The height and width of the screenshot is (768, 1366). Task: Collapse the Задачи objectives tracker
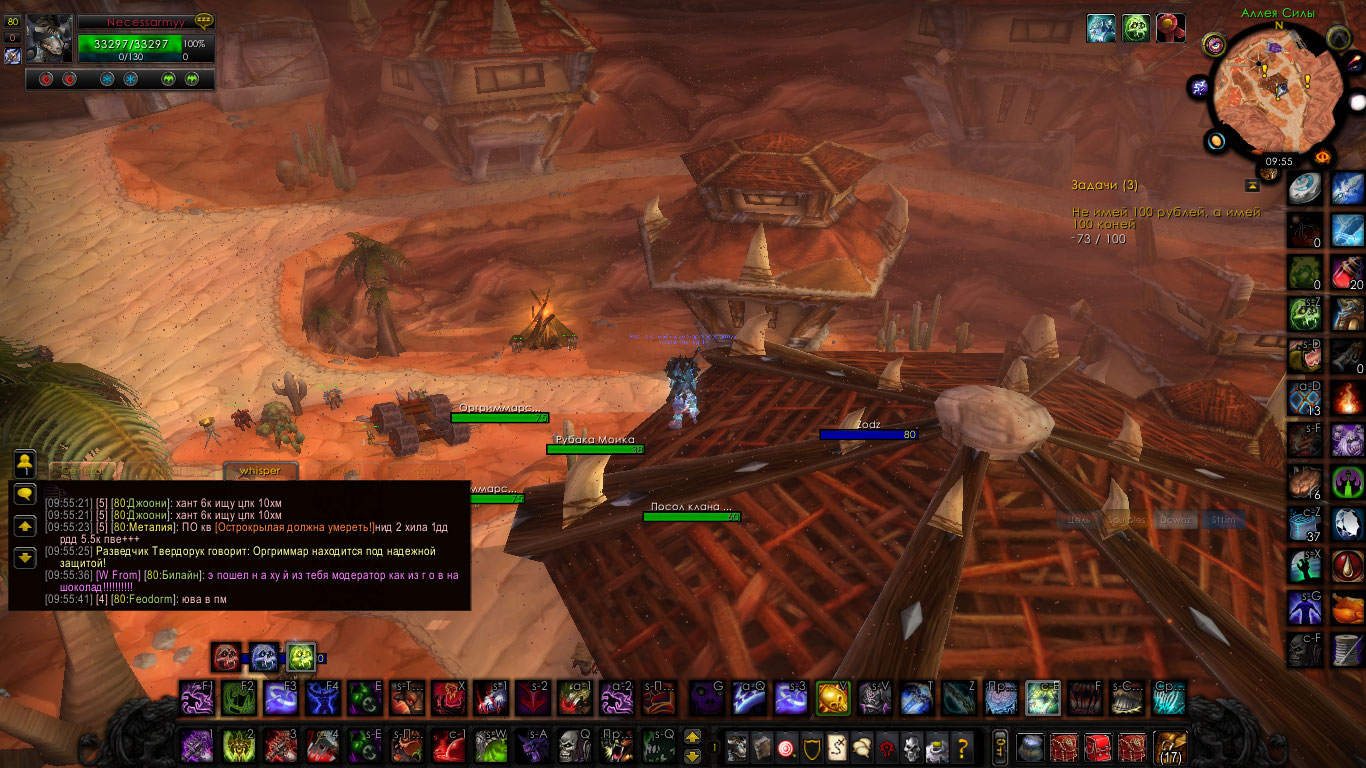(1251, 185)
